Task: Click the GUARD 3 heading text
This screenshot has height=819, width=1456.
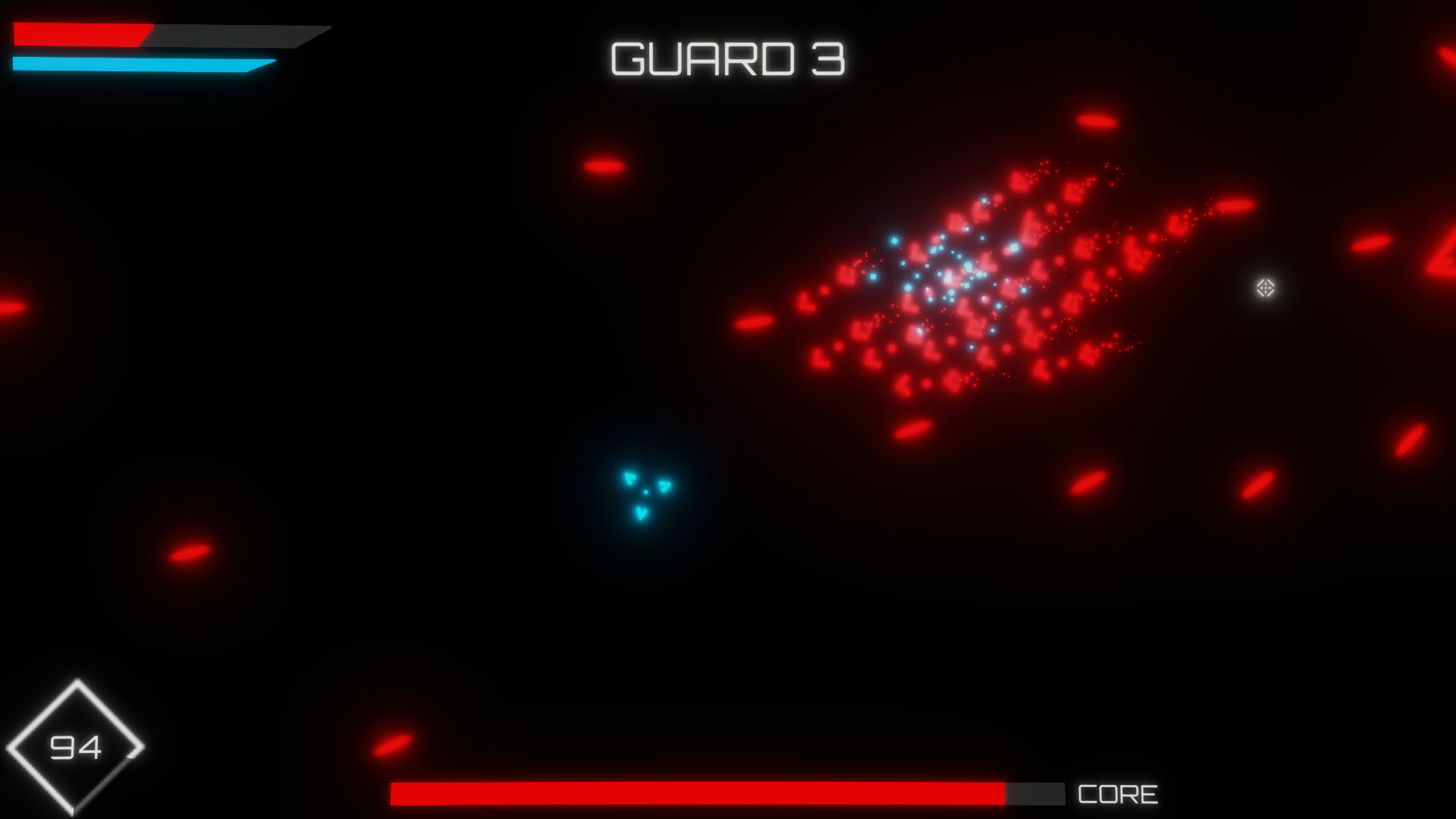Action: [726, 61]
